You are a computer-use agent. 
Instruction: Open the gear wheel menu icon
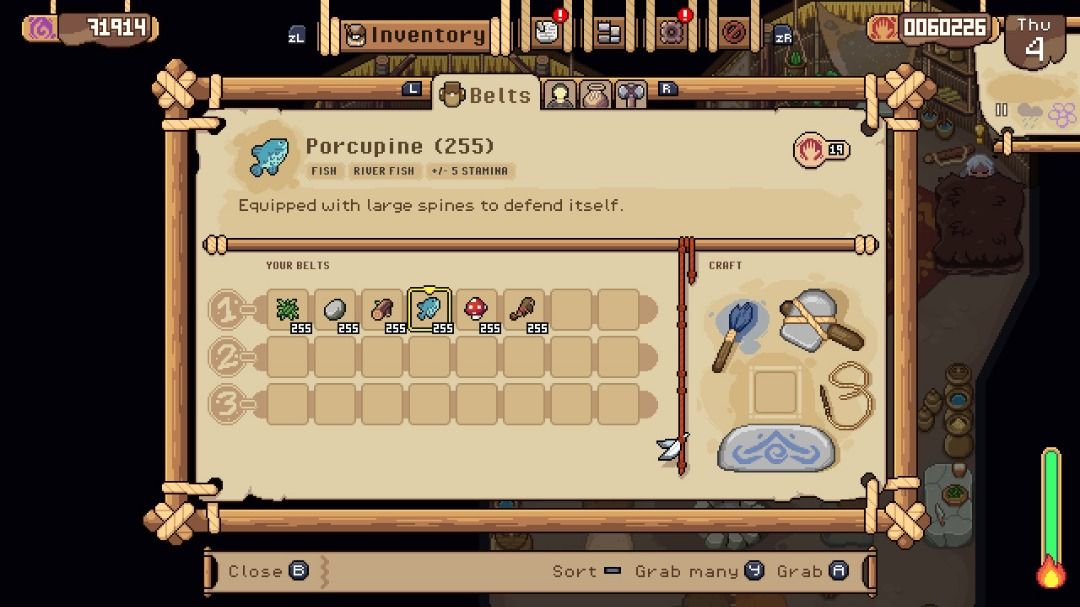[671, 33]
